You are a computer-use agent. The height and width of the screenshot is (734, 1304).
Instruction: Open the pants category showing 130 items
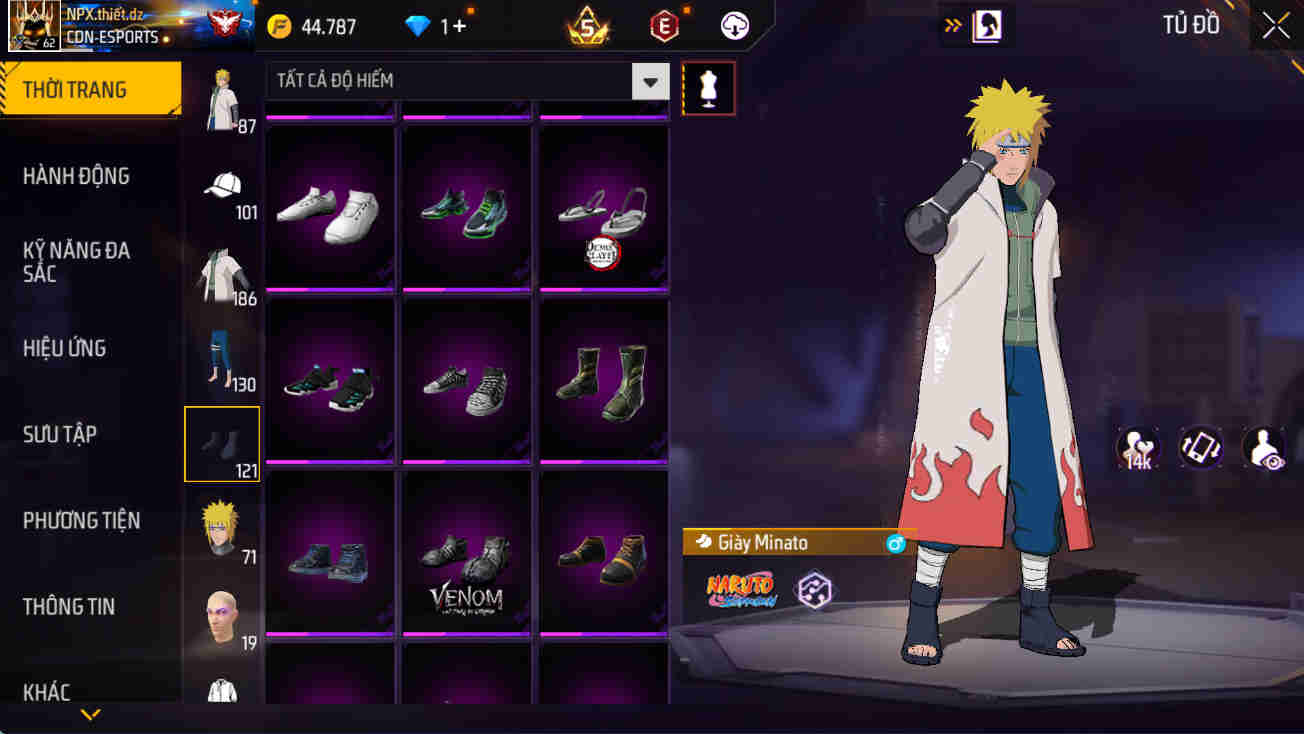tap(222, 357)
